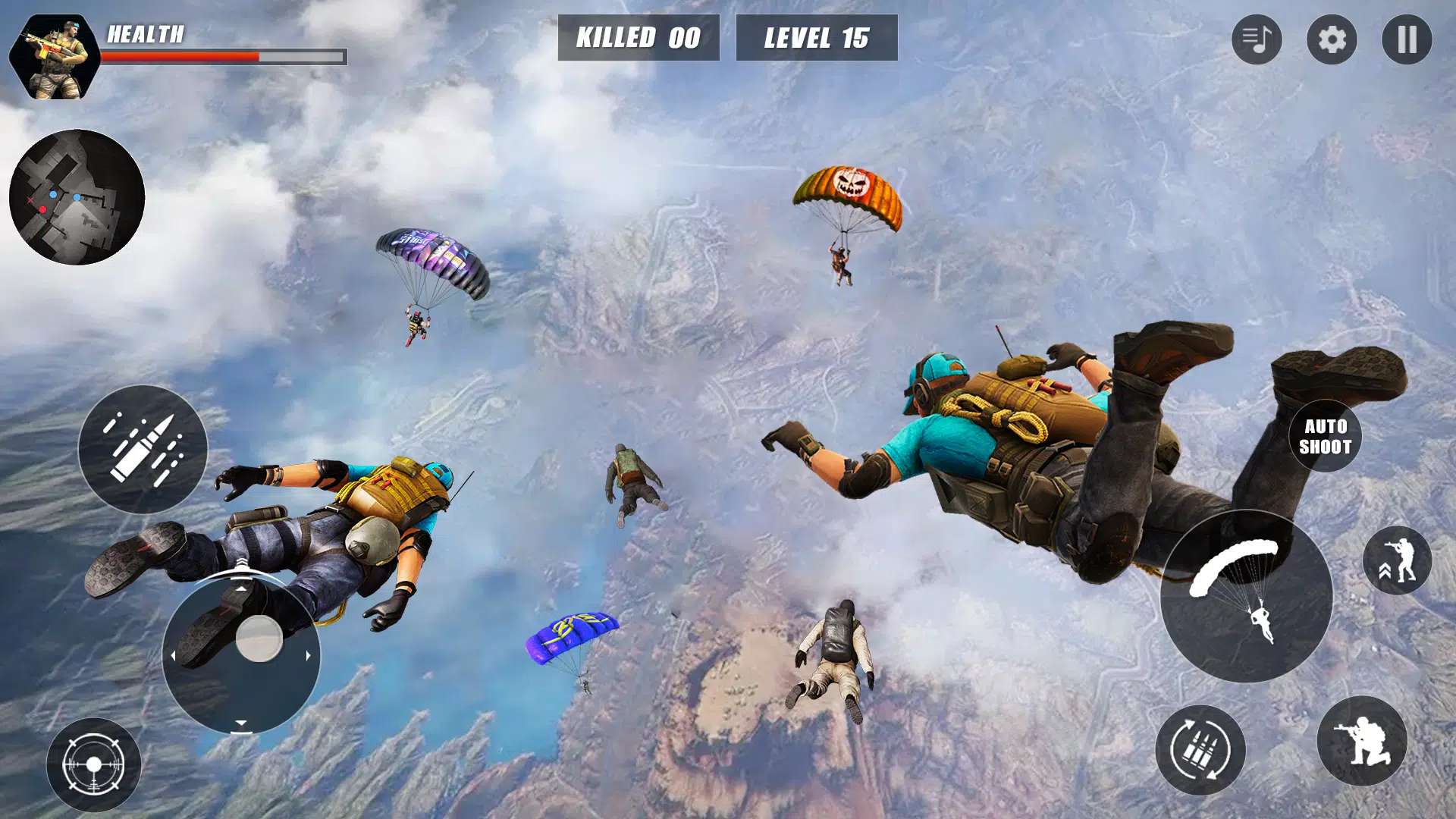Aim with the crosshair scope button
This screenshot has height=819, width=1456.
coord(93,764)
